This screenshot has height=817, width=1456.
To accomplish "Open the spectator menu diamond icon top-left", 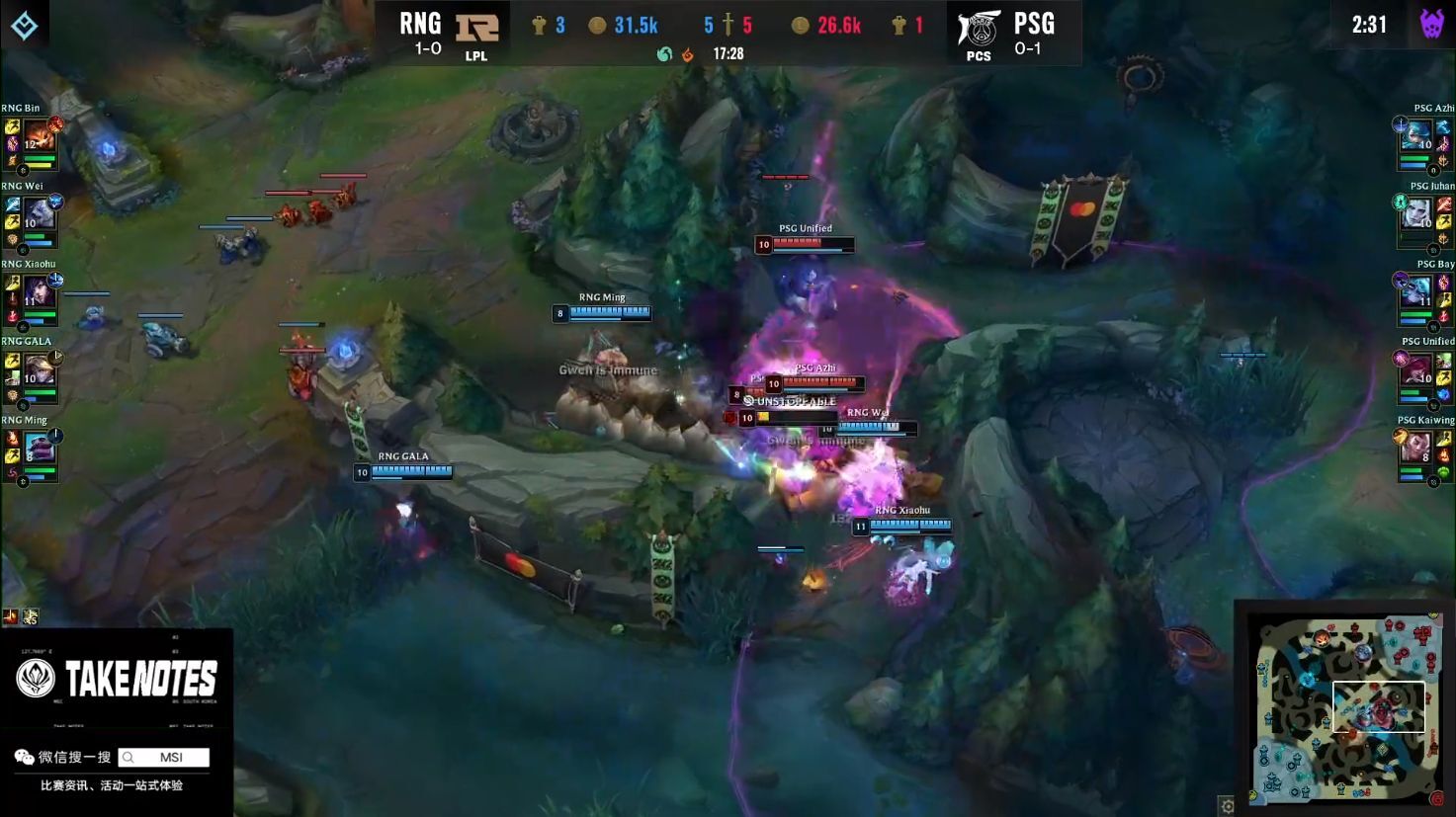I will click(26, 26).
